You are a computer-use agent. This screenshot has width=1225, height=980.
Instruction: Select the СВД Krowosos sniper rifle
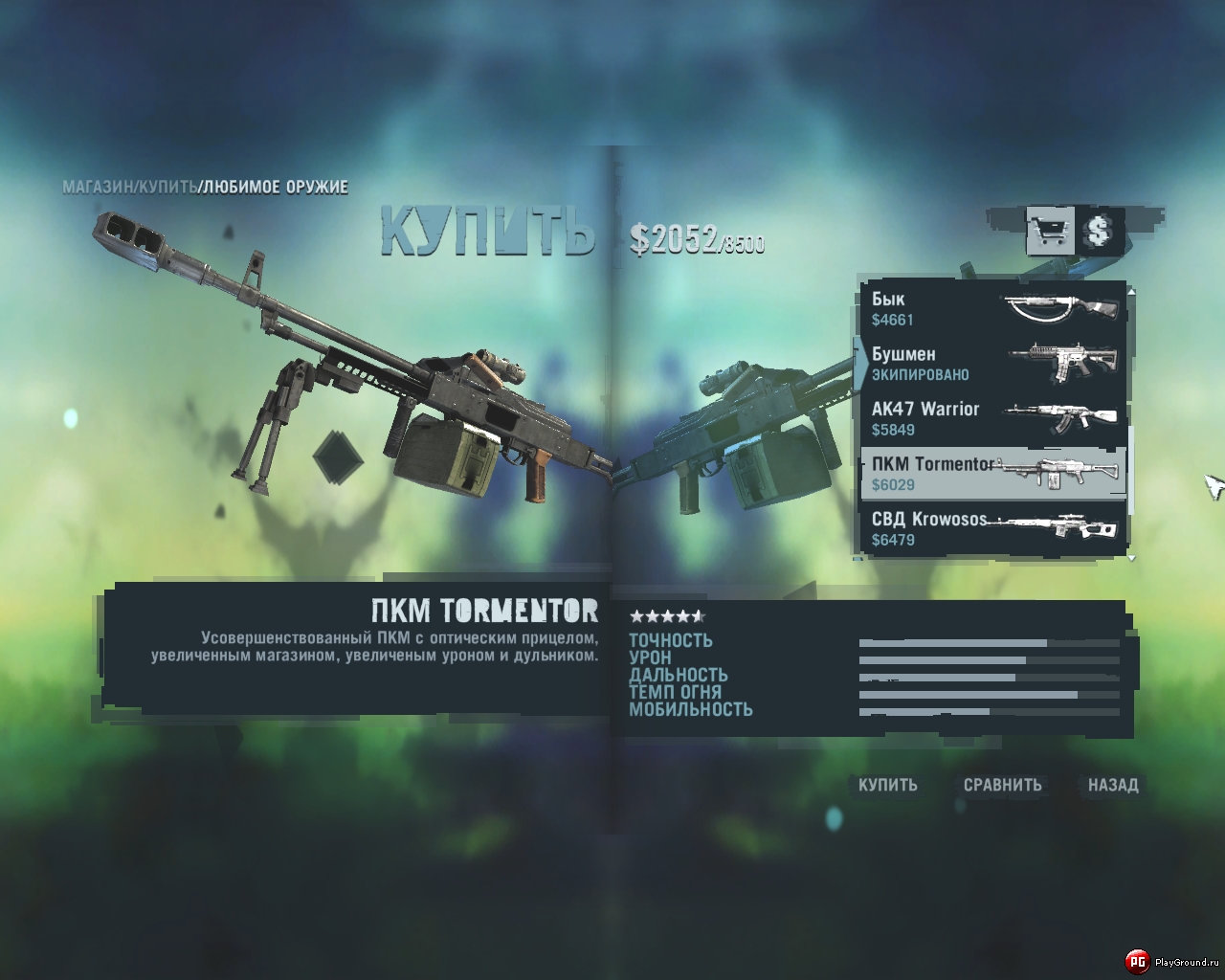pos(991,528)
